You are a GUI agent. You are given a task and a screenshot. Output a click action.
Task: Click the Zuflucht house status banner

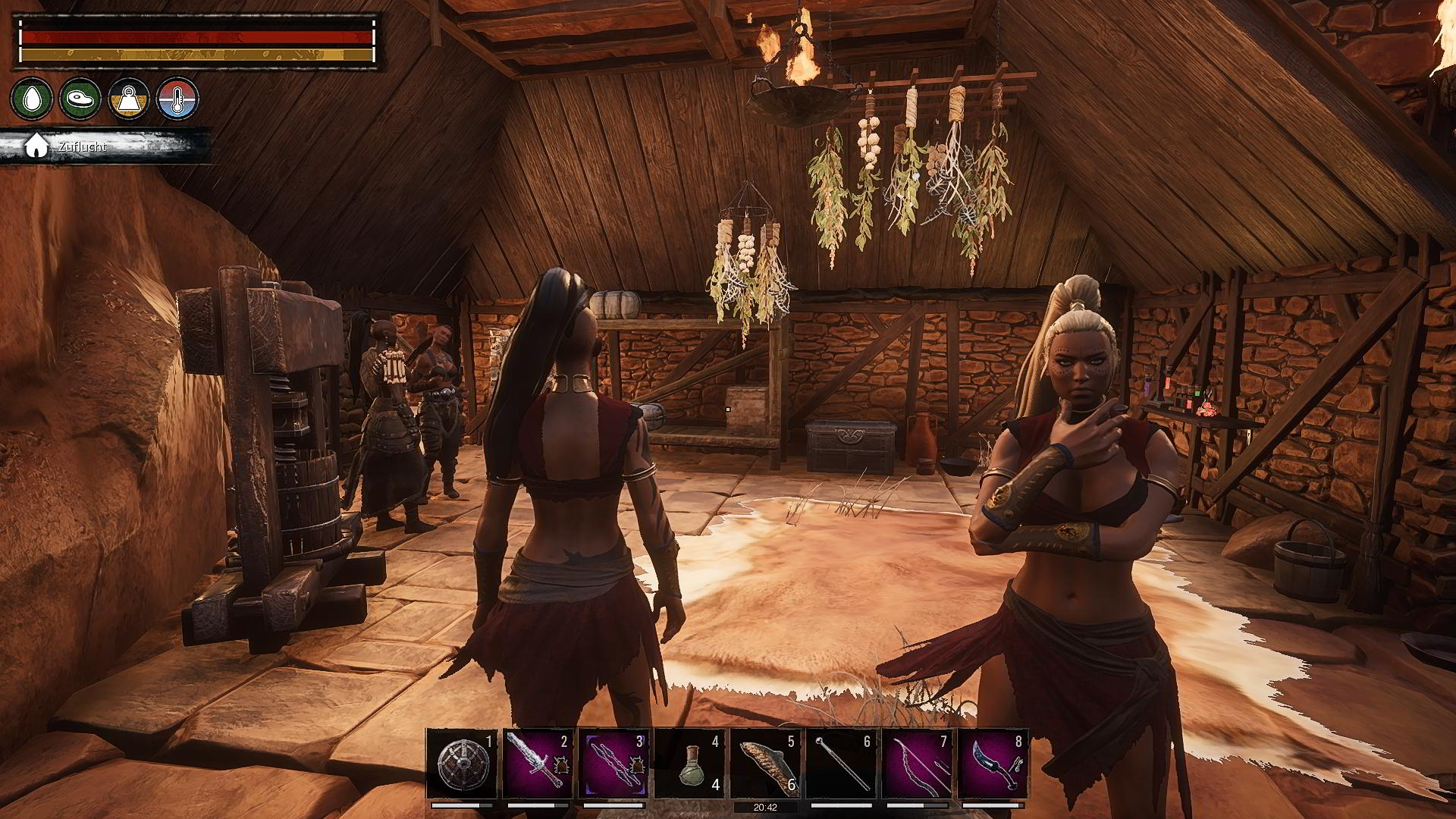tap(83, 146)
